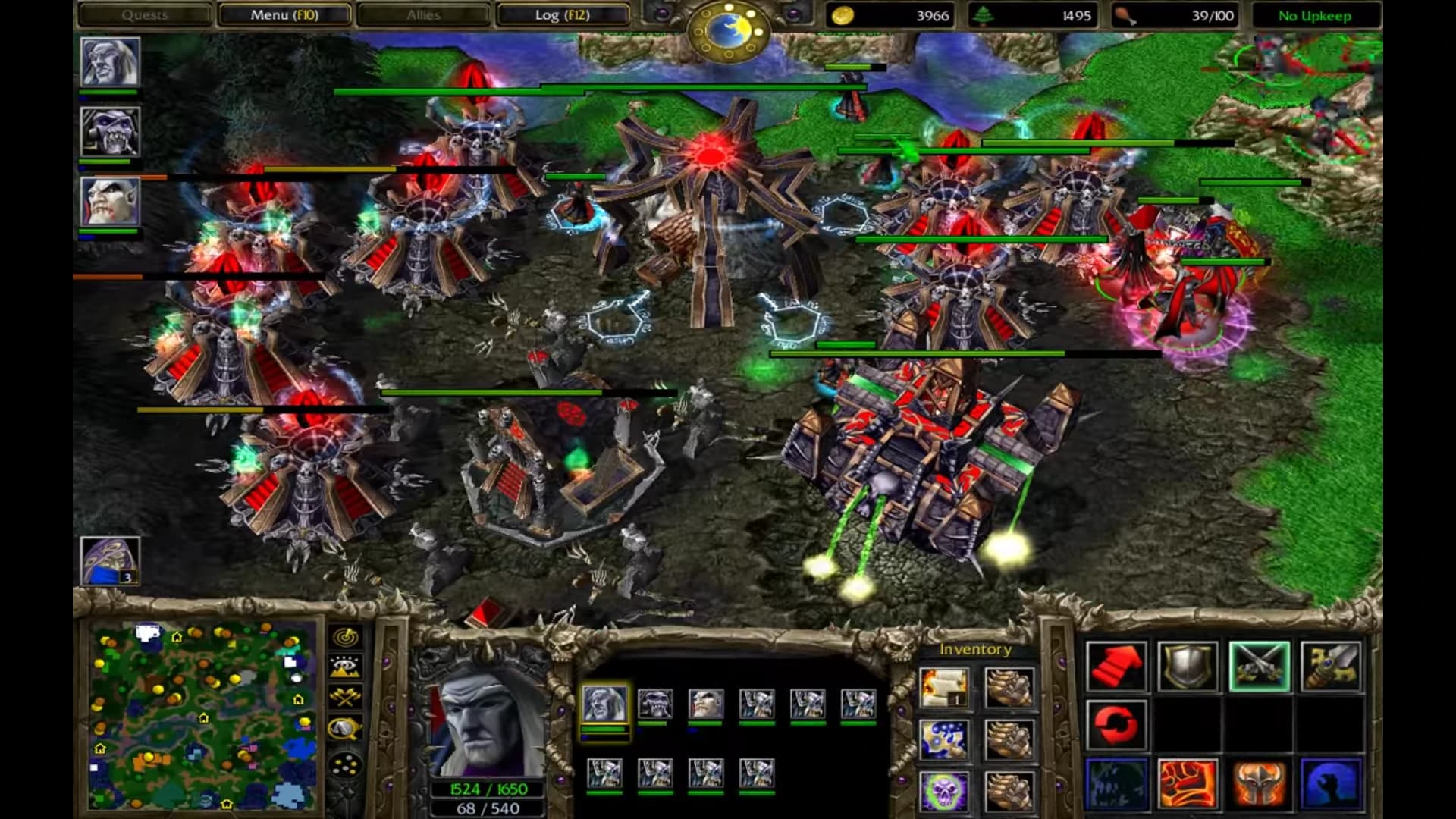Open the Quests panel

pyautogui.click(x=146, y=14)
